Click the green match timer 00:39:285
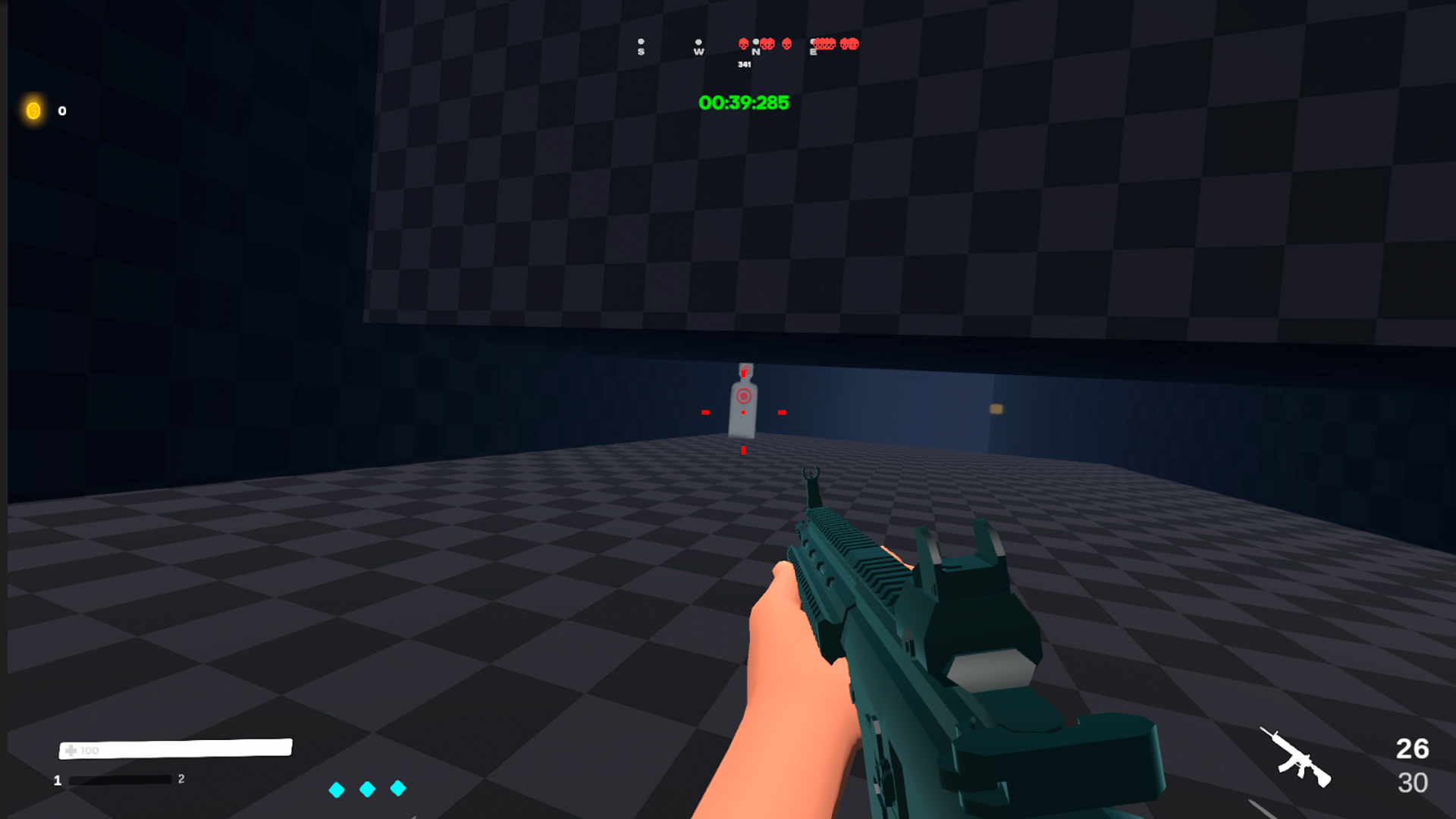 [x=744, y=103]
